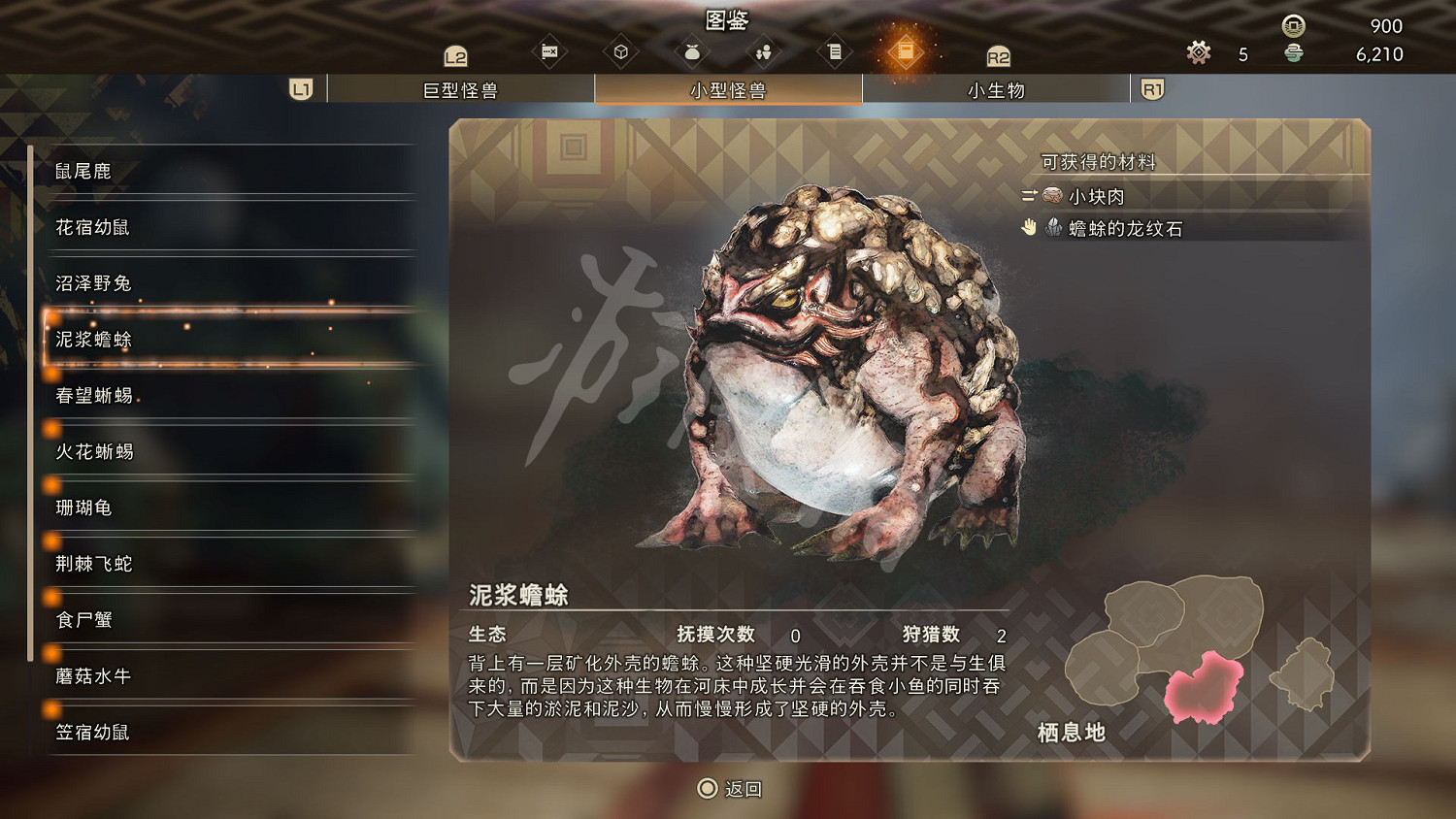
Task: Open the item pouch category icon
Action: tap(692, 50)
